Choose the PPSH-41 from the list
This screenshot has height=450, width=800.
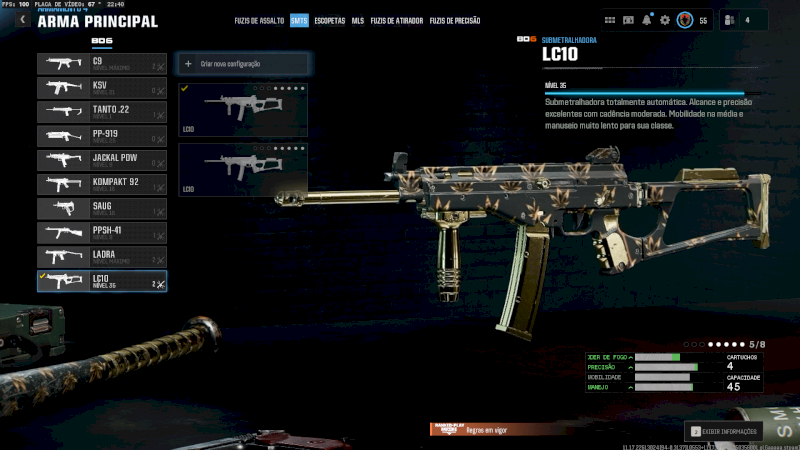click(102, 233)
